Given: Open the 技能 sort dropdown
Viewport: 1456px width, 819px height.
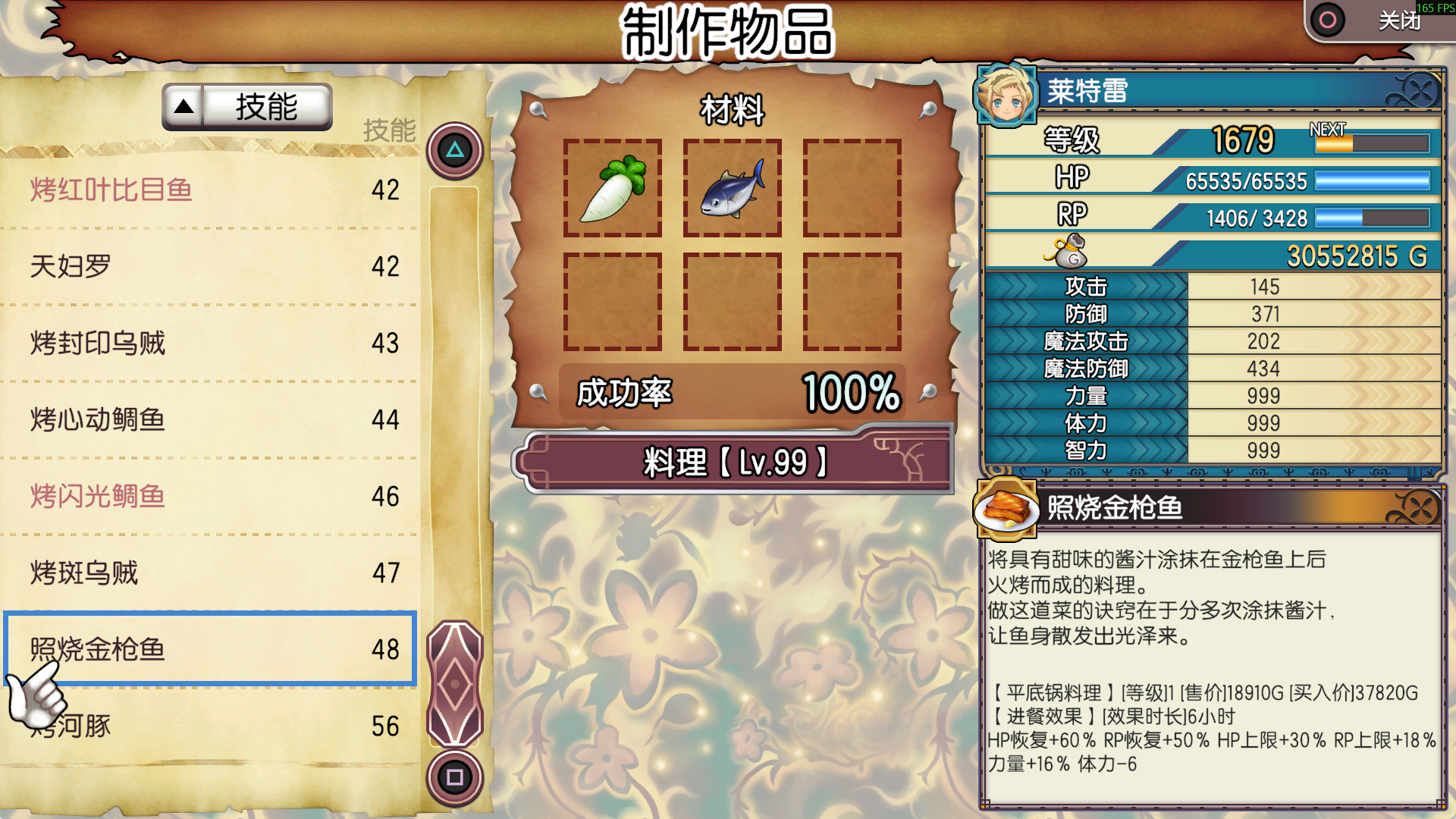Looking at the screenshot, I should point(247,107).
